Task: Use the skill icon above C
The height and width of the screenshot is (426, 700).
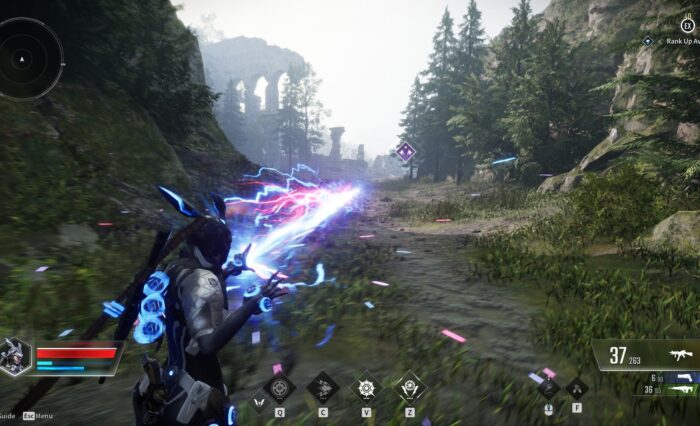Action: (323, 386)
